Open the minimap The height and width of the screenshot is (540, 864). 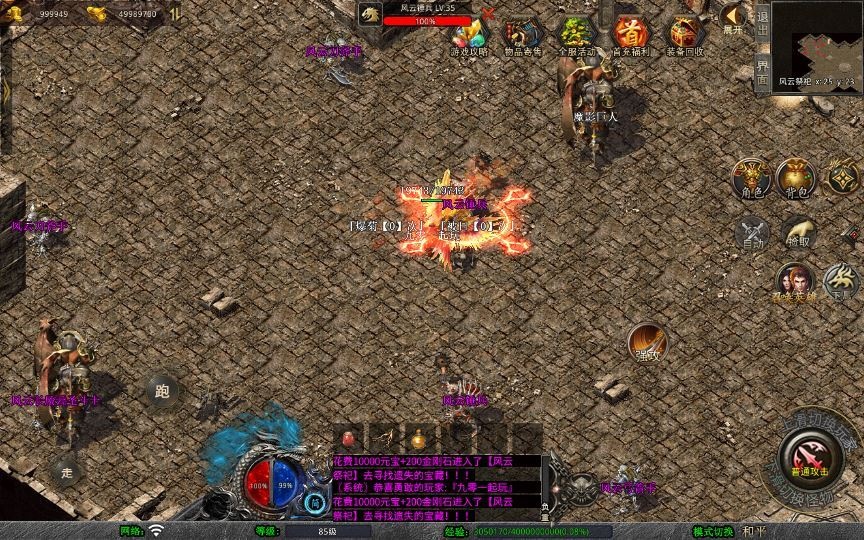pos(817,38)
